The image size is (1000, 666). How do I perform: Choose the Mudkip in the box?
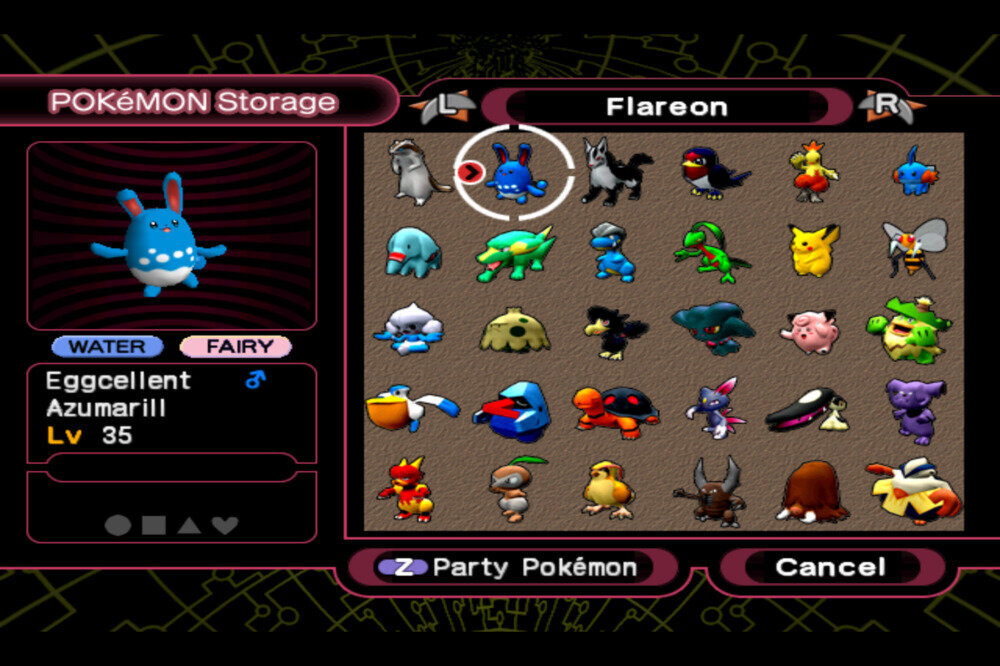click(x=914, y=171)
